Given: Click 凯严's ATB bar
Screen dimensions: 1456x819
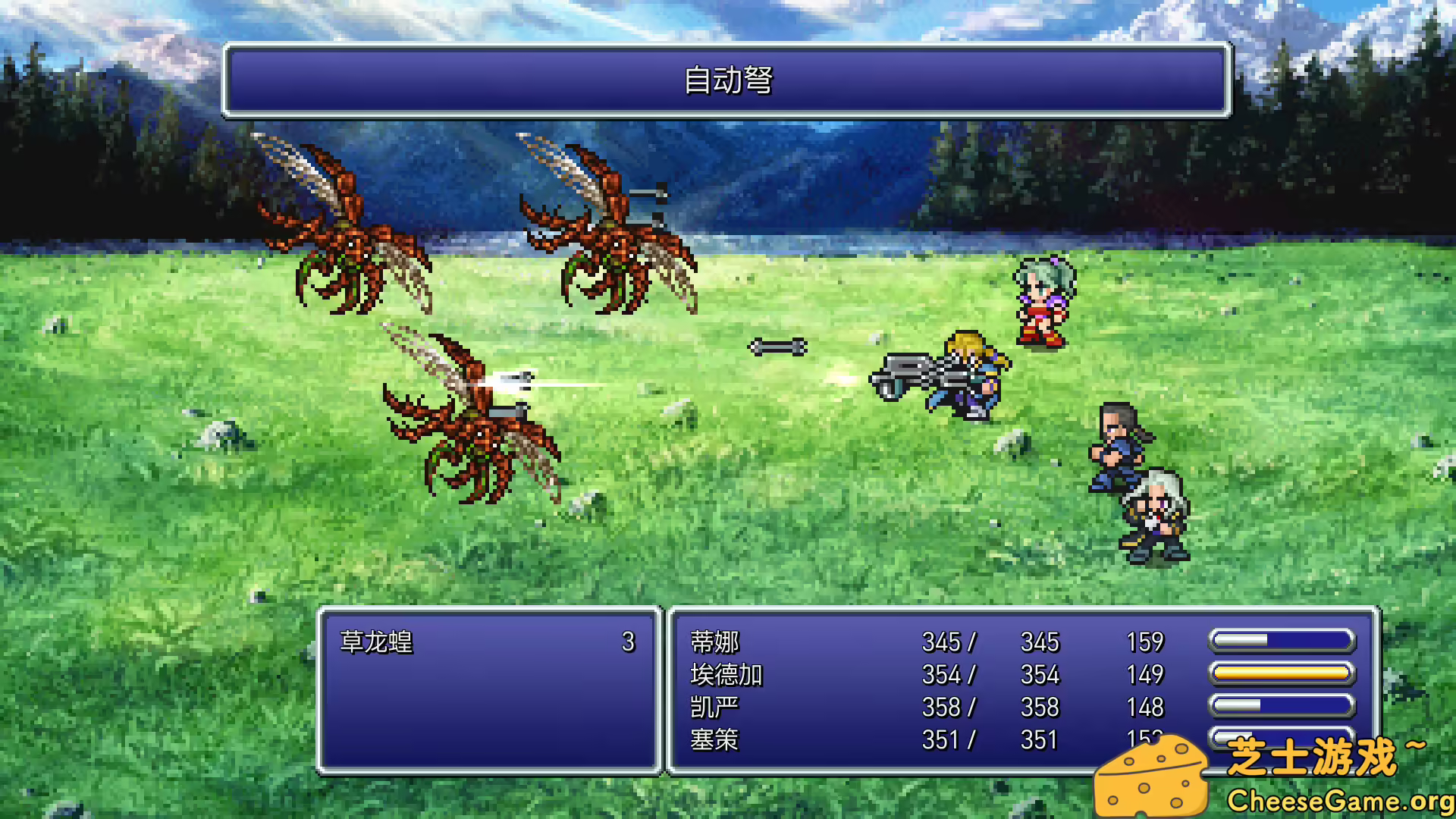Looking at the screenshot, I should tap(1282, 706).
